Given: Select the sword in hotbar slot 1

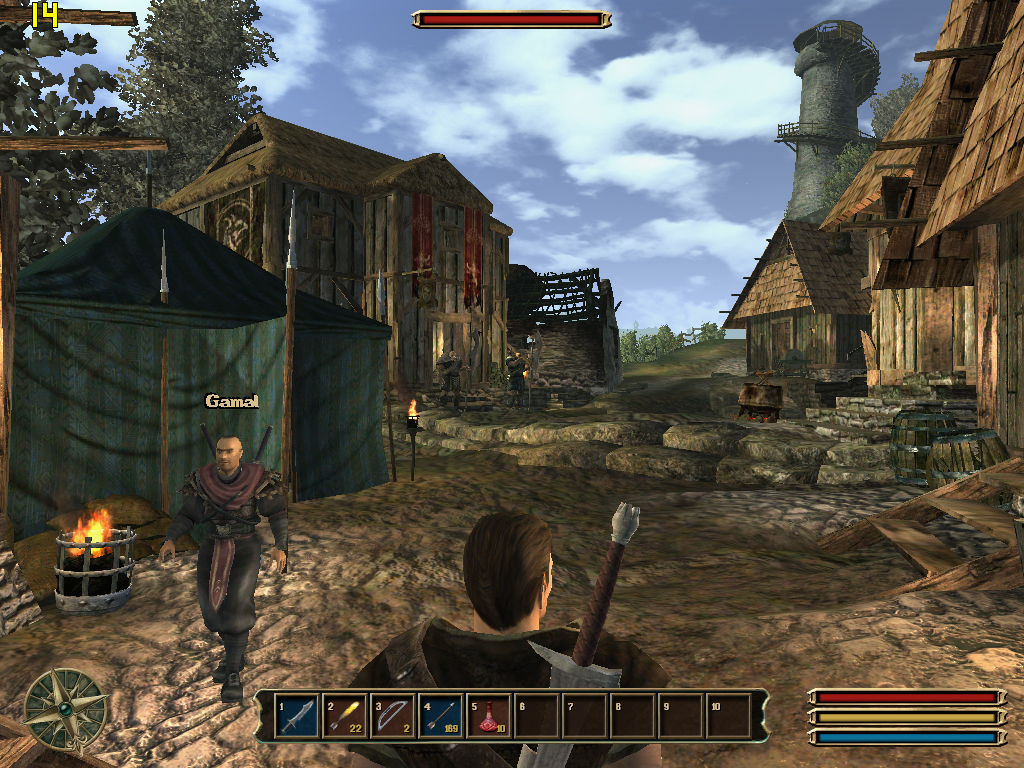Looking at the screenshot, I should tap(298, 716).
